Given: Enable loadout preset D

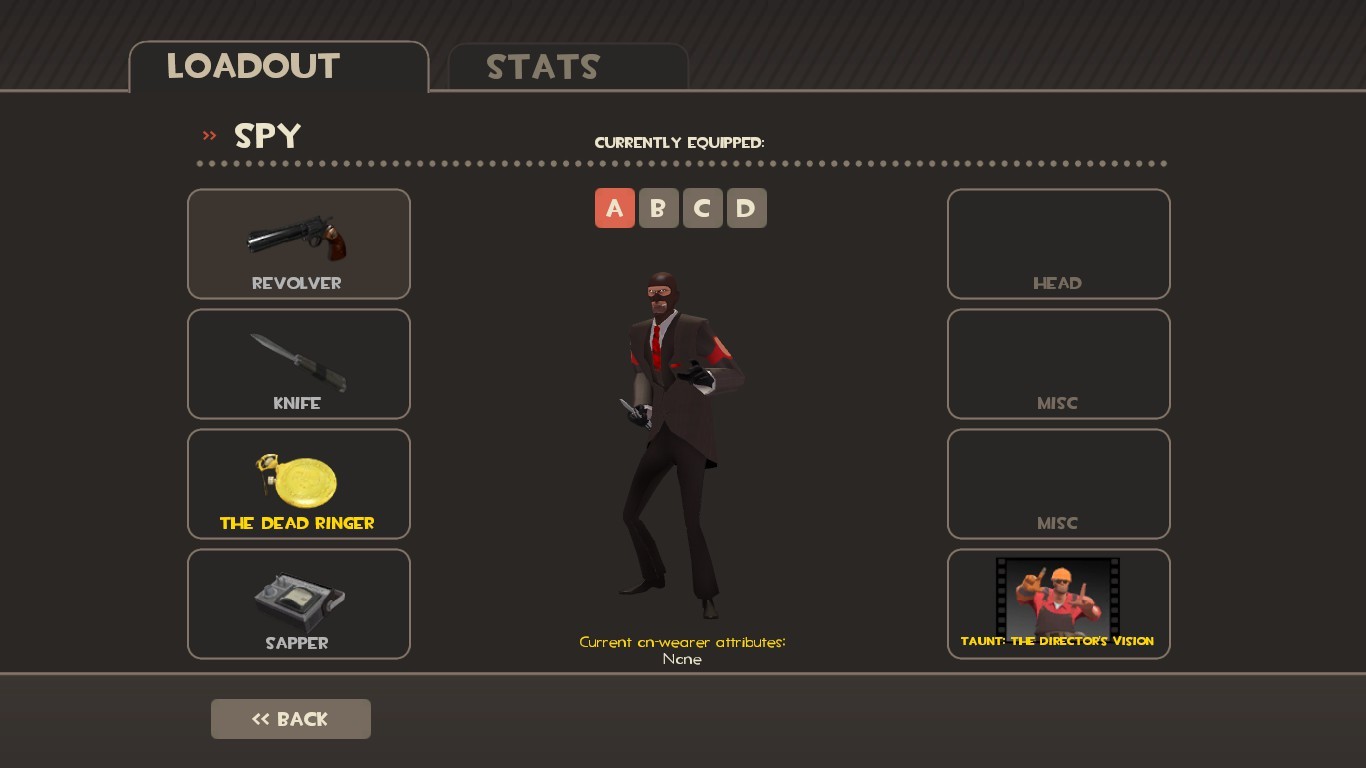Looking at the screenshot, I should [747, 208].
